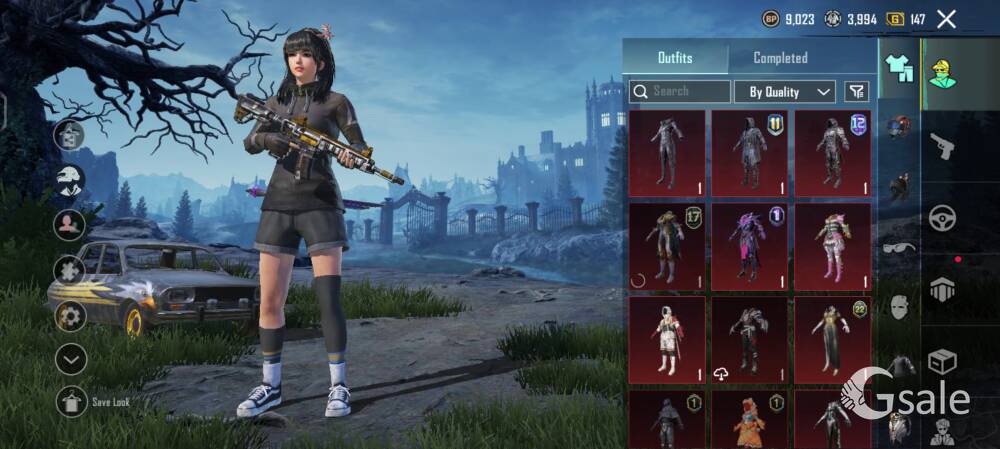Select the outfit with the level 11 badge

749,153
